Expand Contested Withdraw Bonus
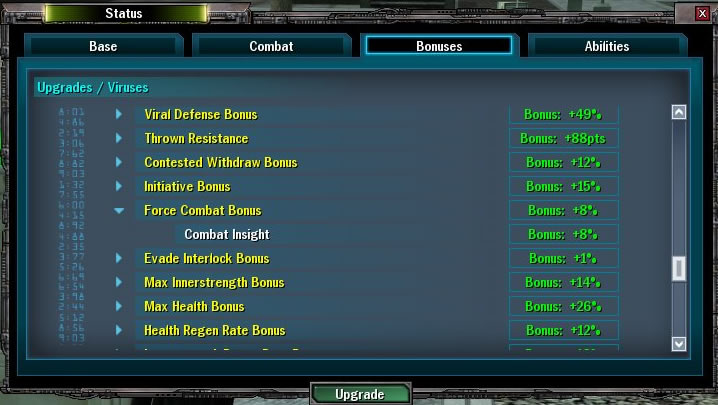The width and height of the screenshot is (718, 405). click(x=119, y=162)
